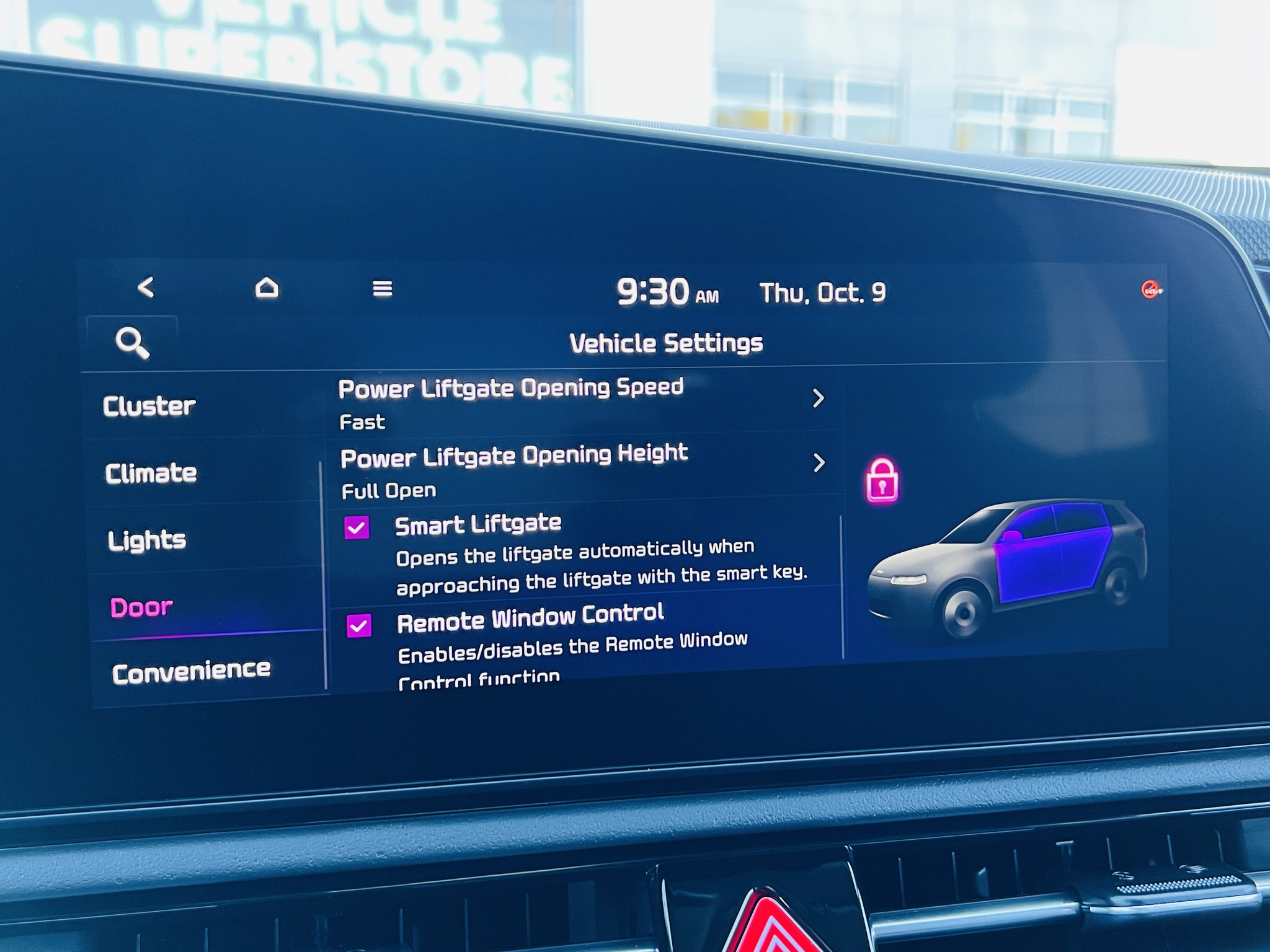Screen dimensions: 1270x952
Task: Switch to the Convenience tab
Action: [x=191, y=672]
